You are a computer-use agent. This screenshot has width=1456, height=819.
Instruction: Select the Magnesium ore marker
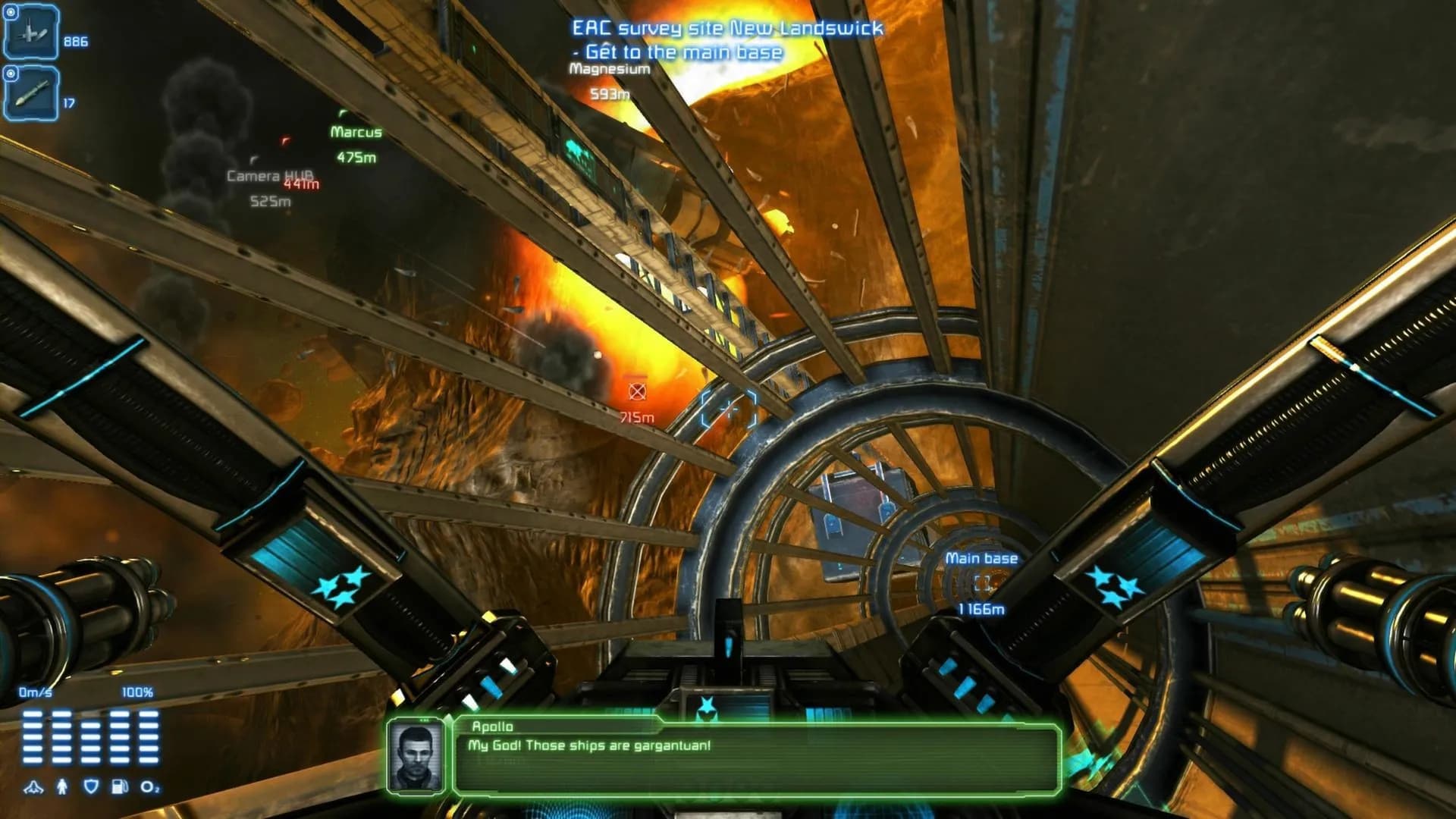click(610, 69)
